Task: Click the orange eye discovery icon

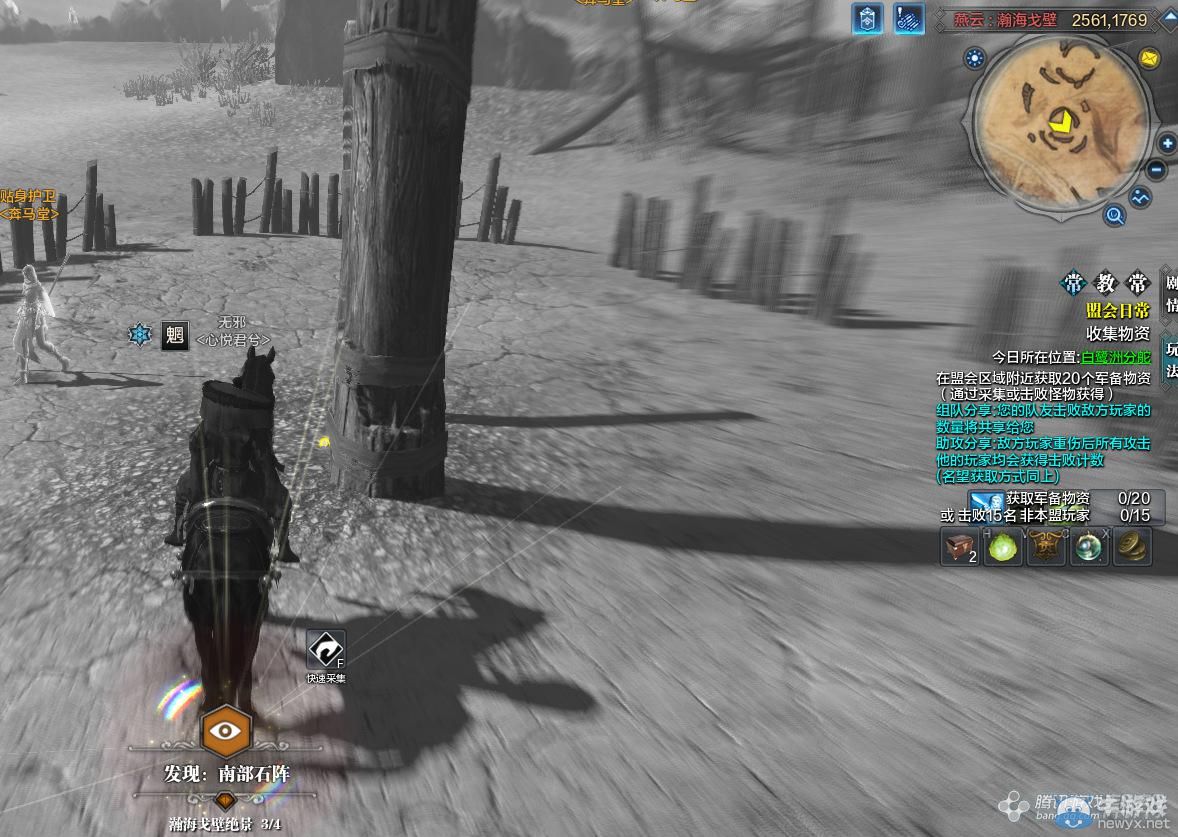Action: [227, 731]
